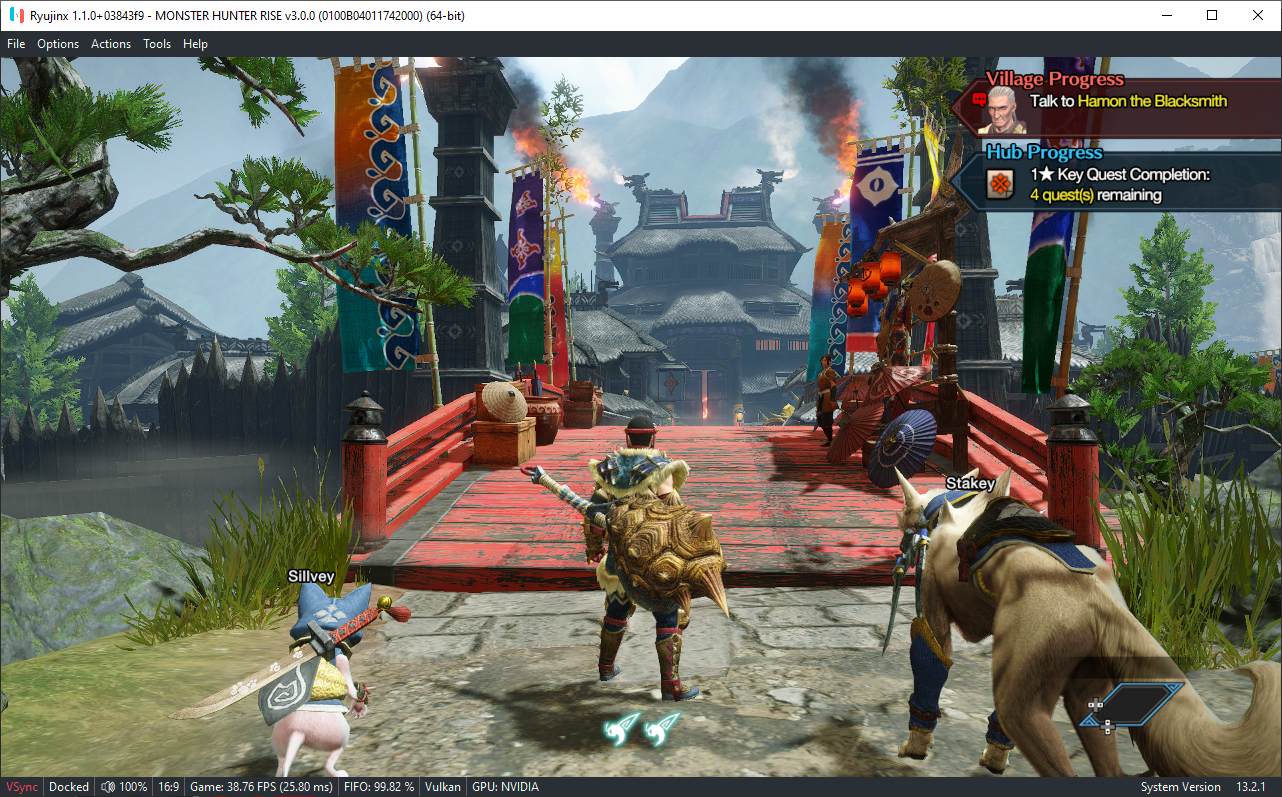Maximize the Ryujinx window
The image size is (1282, 797).
(x=1212, y=15)
